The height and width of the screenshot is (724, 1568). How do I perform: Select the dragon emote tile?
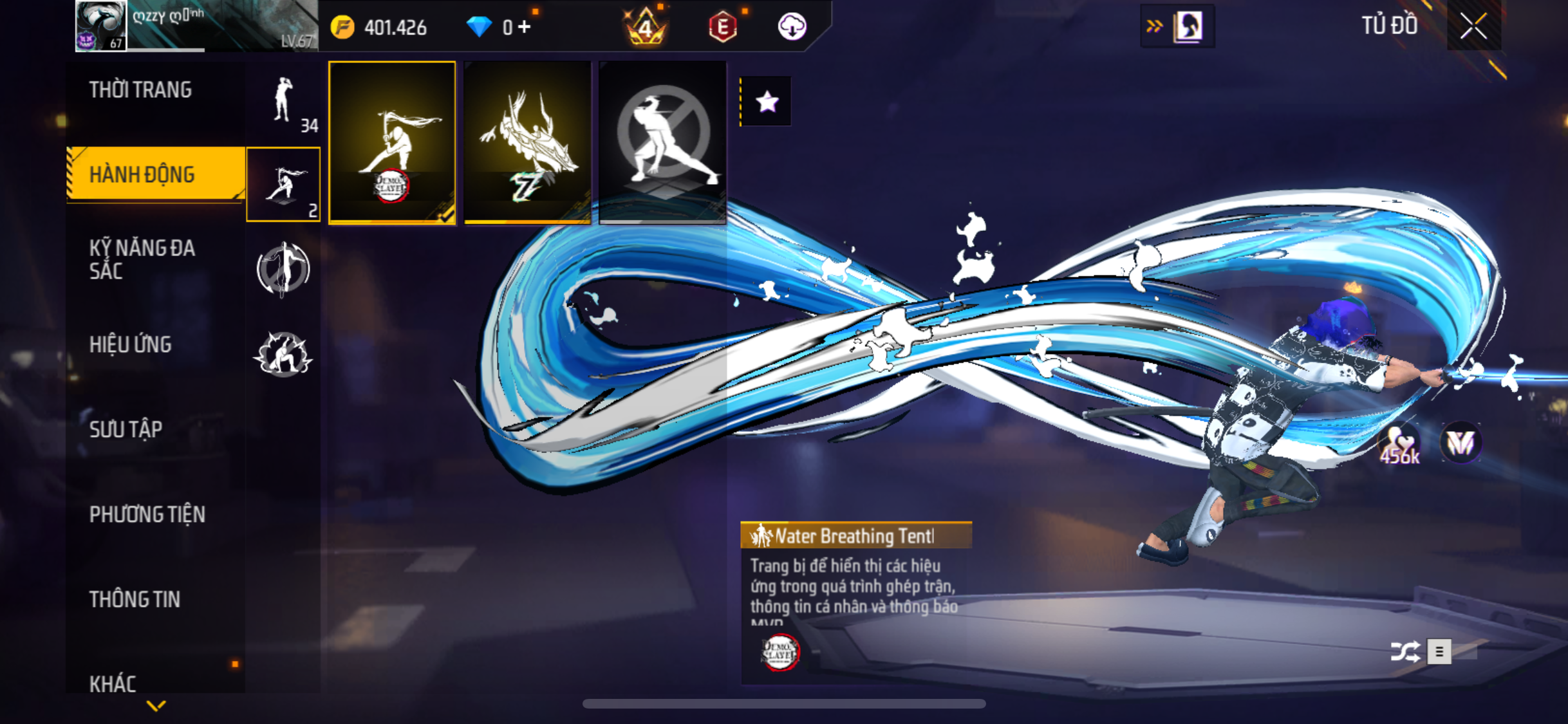(x=527, y=142)
